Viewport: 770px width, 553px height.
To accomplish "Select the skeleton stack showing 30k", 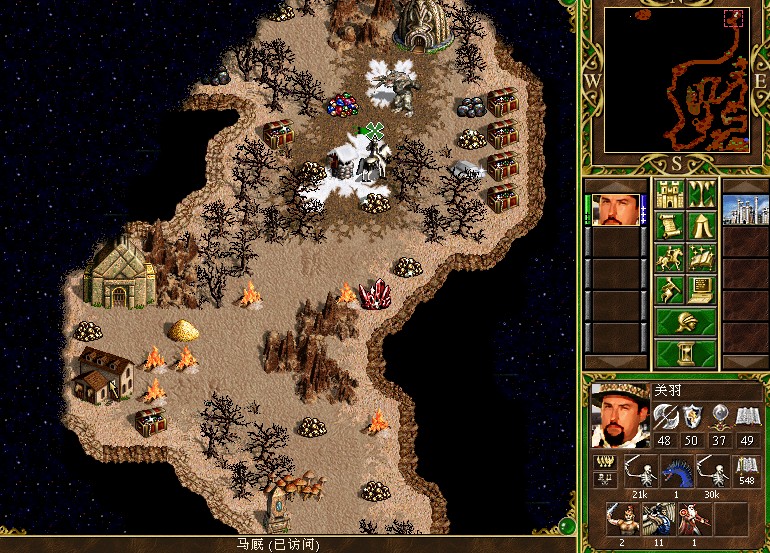I will coord(712,468).
